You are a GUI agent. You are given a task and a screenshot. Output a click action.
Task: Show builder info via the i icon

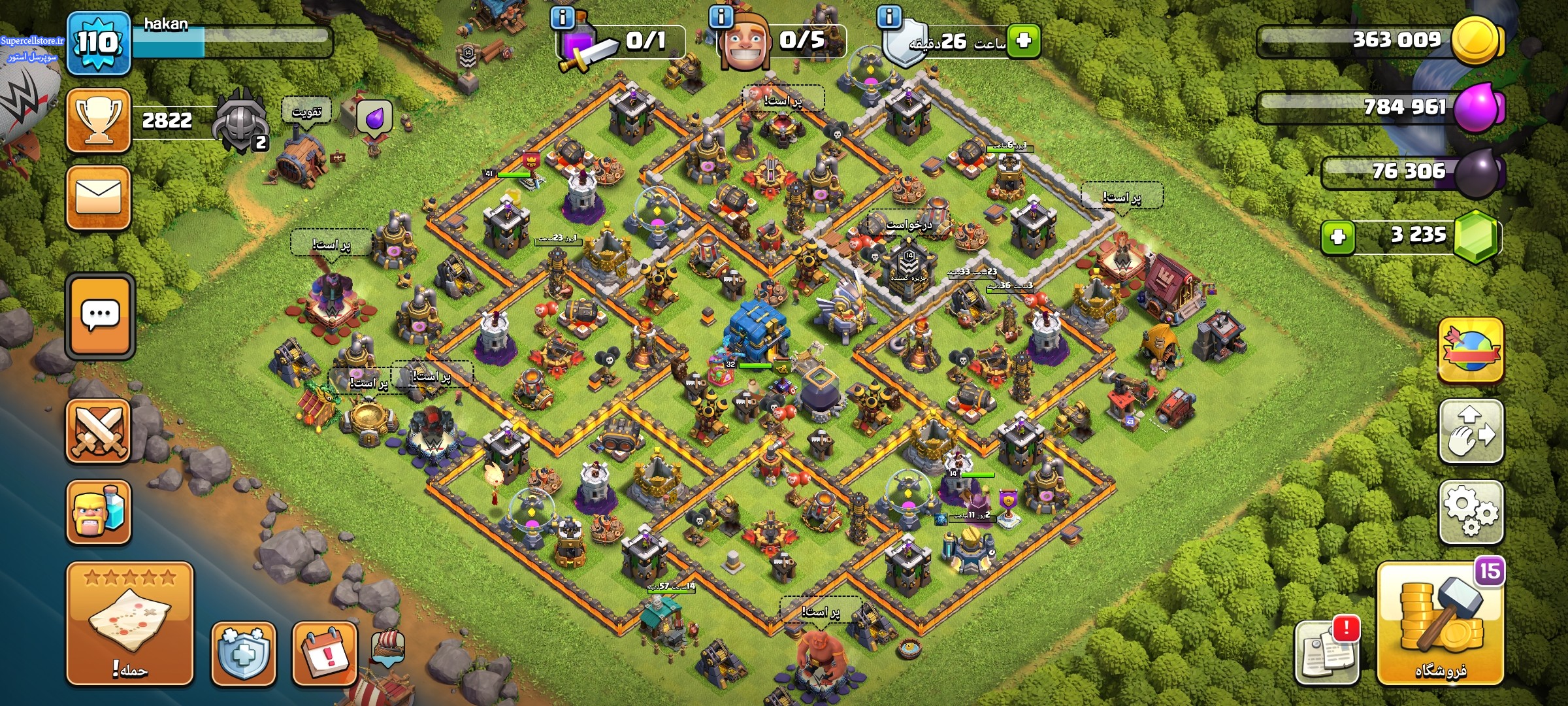point(721,17)
